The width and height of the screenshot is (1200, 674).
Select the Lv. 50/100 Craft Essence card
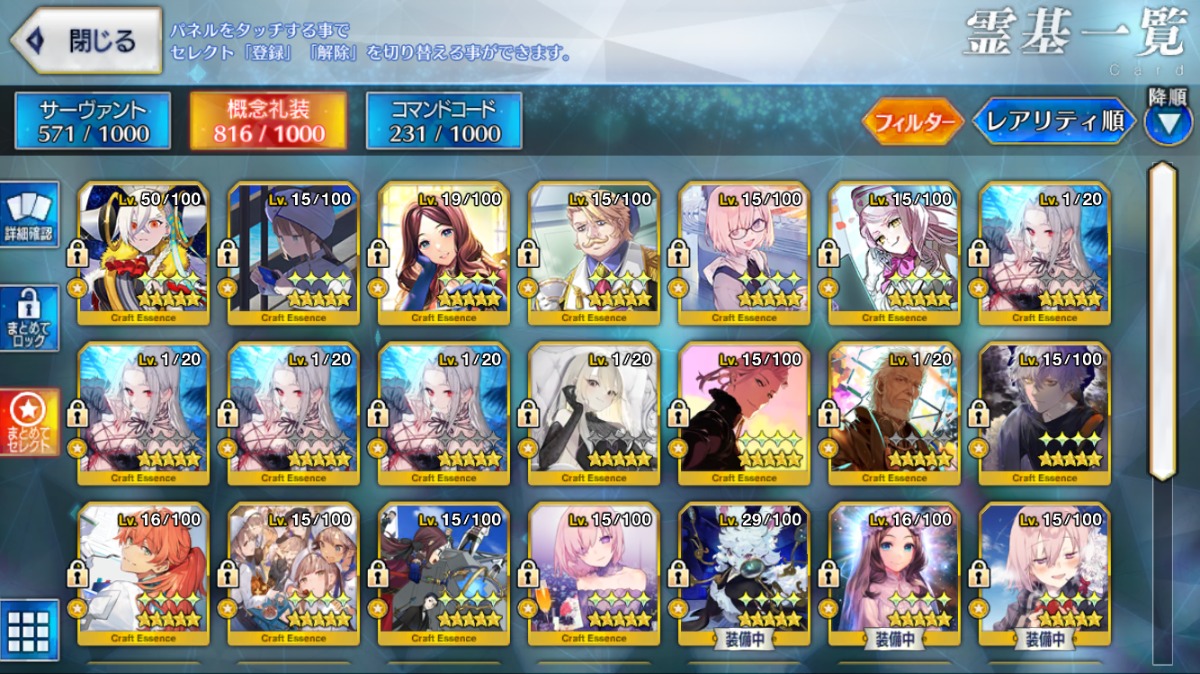[143, 254]
